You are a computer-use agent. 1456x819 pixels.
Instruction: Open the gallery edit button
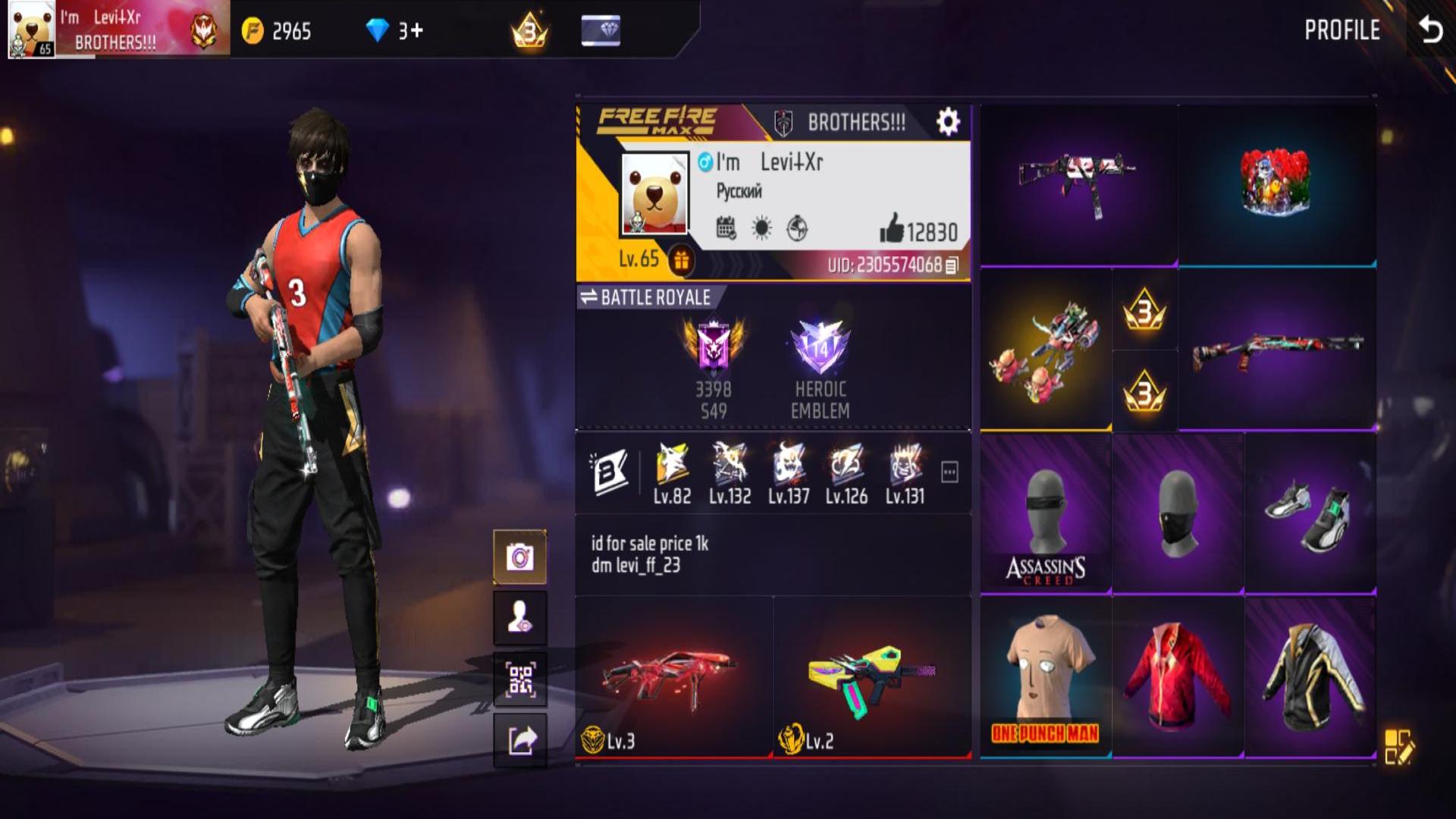(x=1398, y=746)
